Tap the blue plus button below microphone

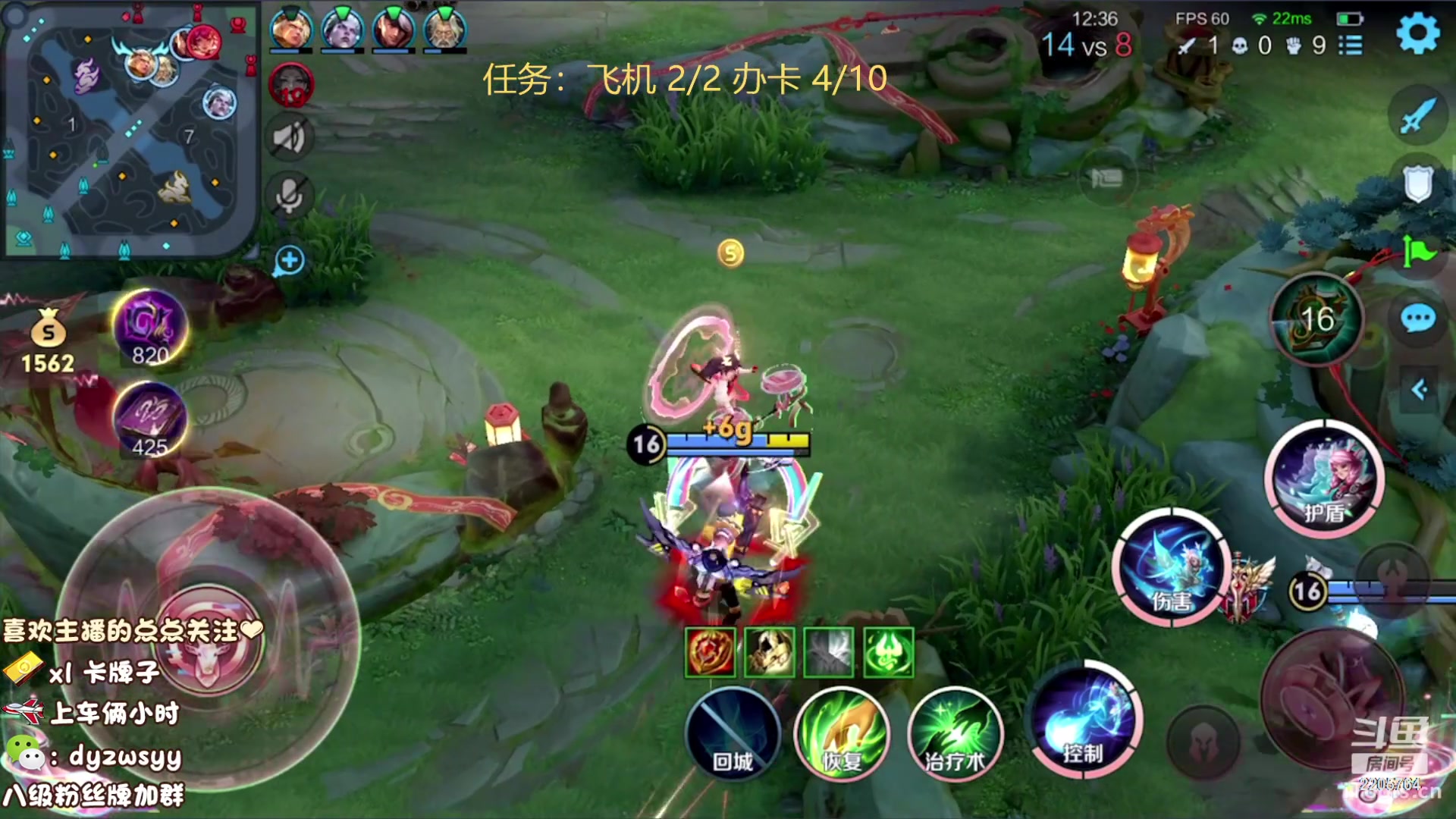pyautogui.click(x=289, y=261)
